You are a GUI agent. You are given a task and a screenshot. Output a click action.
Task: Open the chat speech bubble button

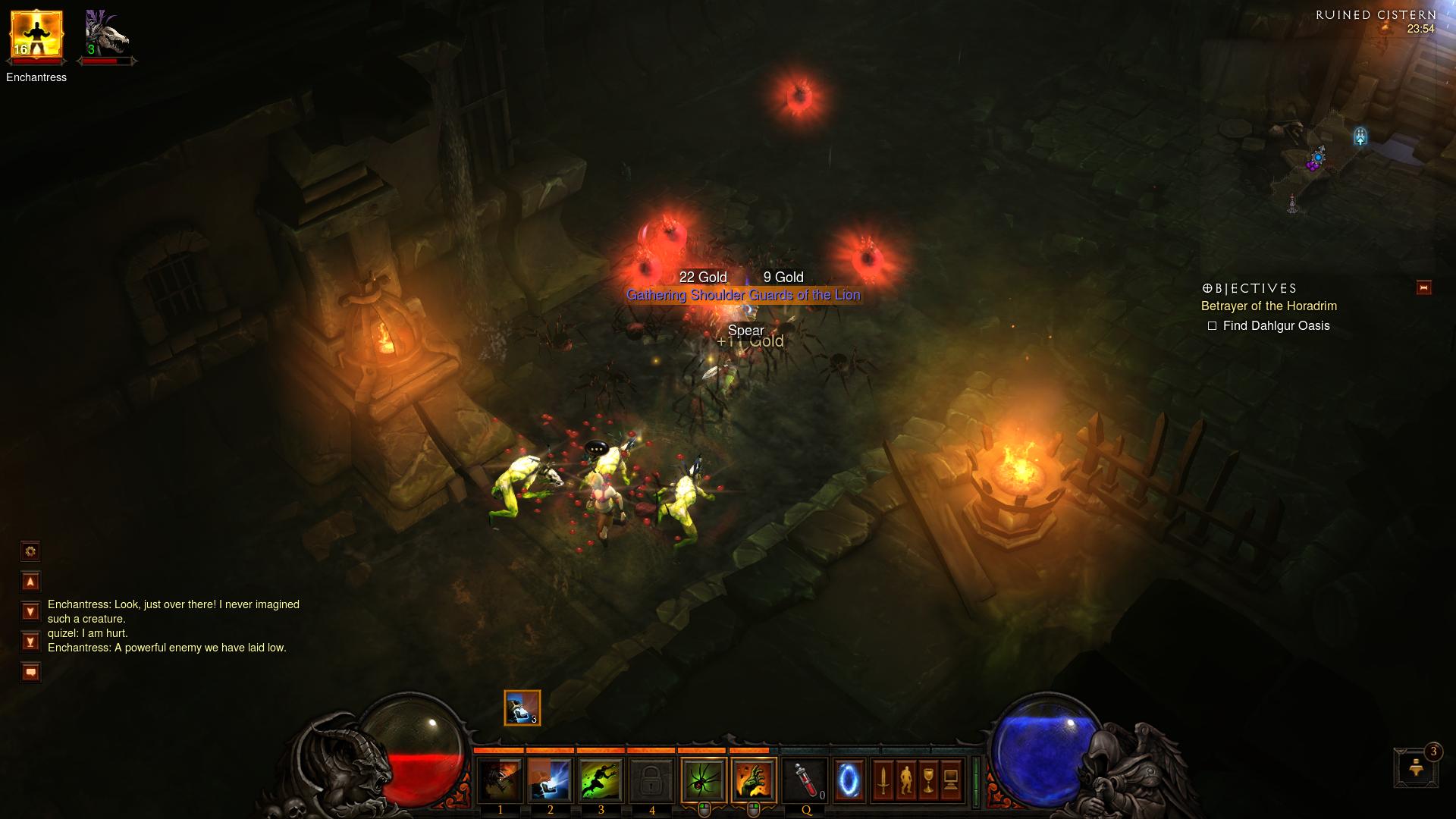(30, 672)
